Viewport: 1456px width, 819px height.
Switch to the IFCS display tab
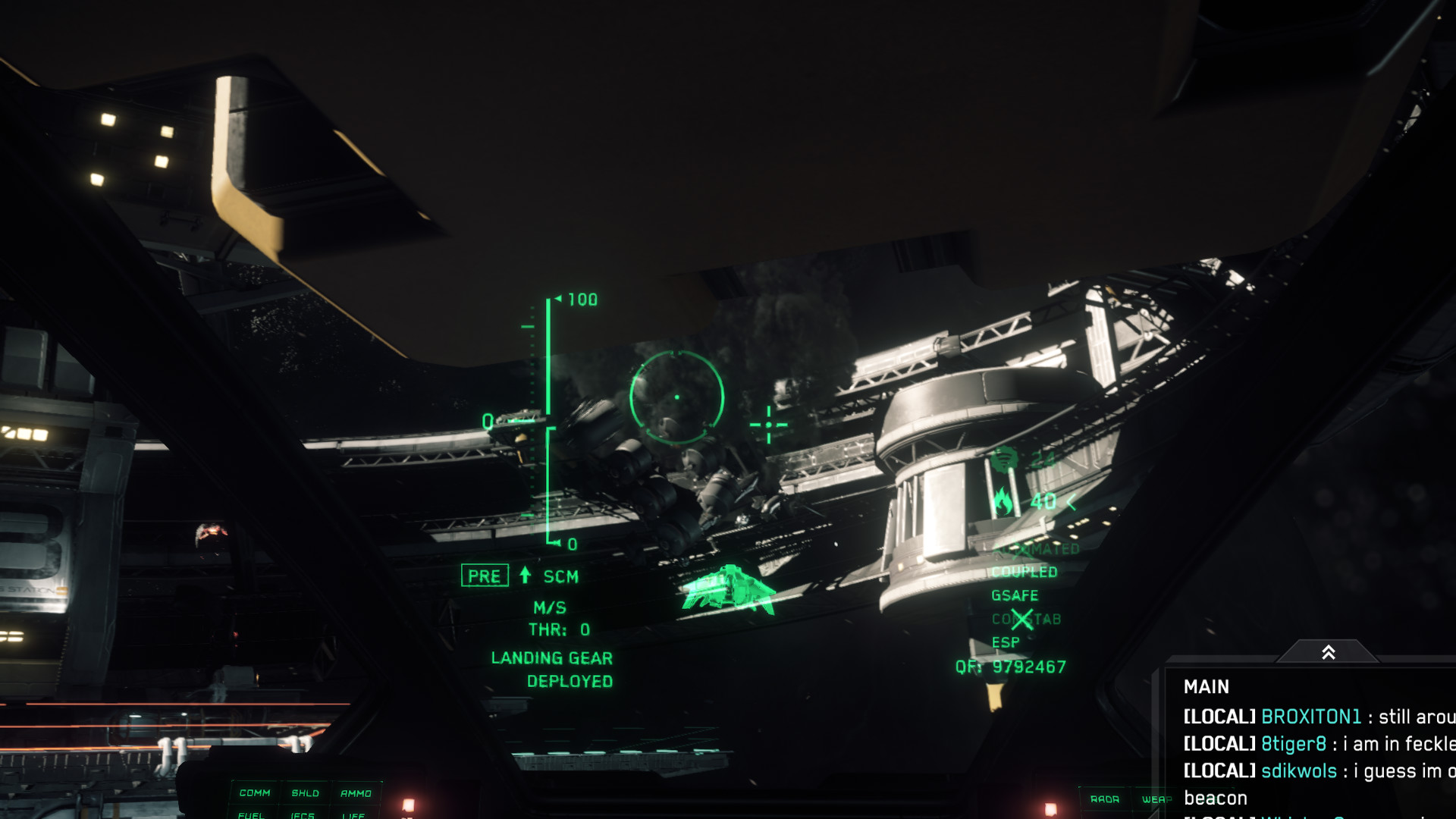[x=303, y=815]
